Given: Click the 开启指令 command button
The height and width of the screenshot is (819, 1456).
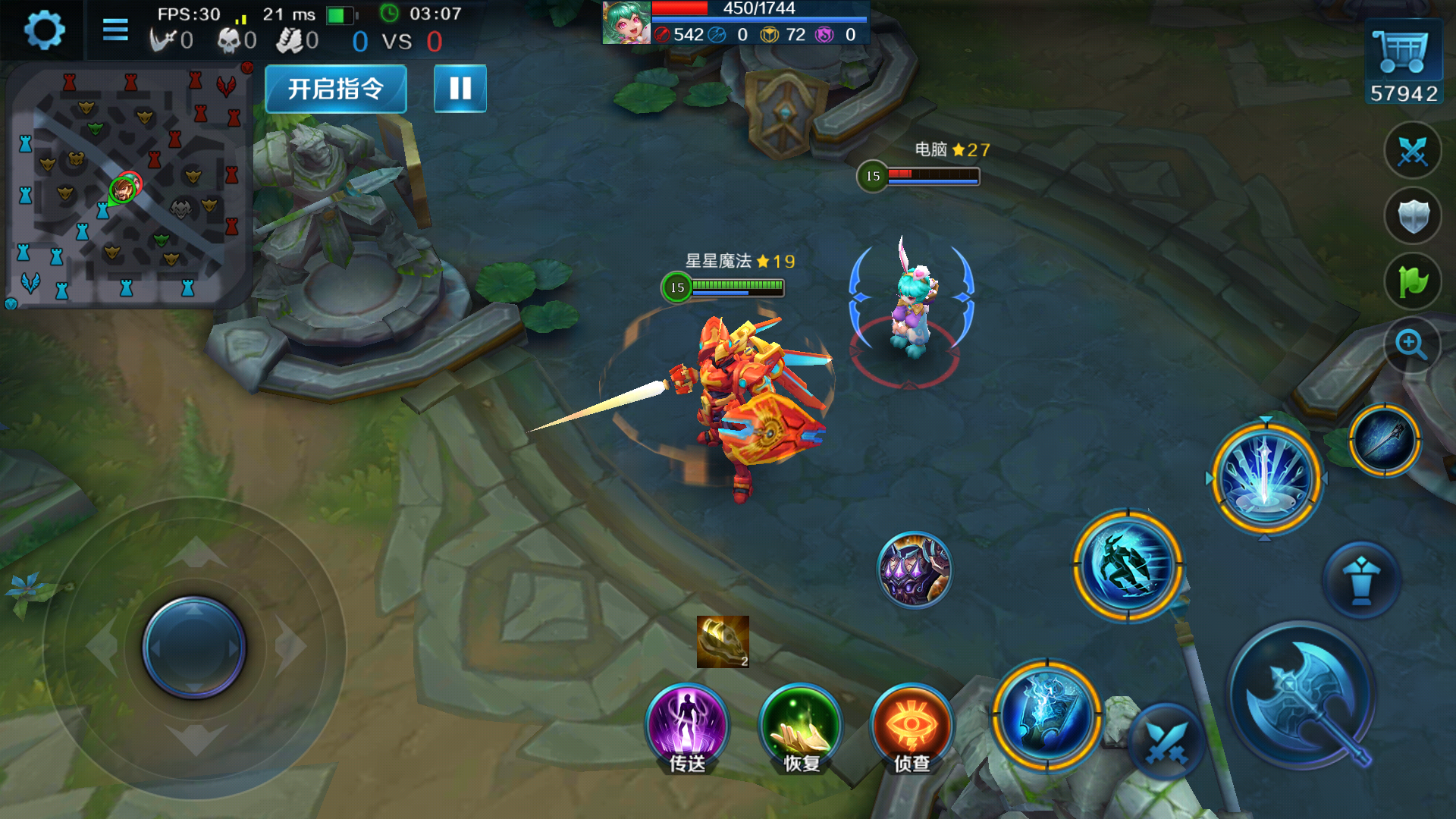Looking at the screenshot, I should (x=336, y=89).
